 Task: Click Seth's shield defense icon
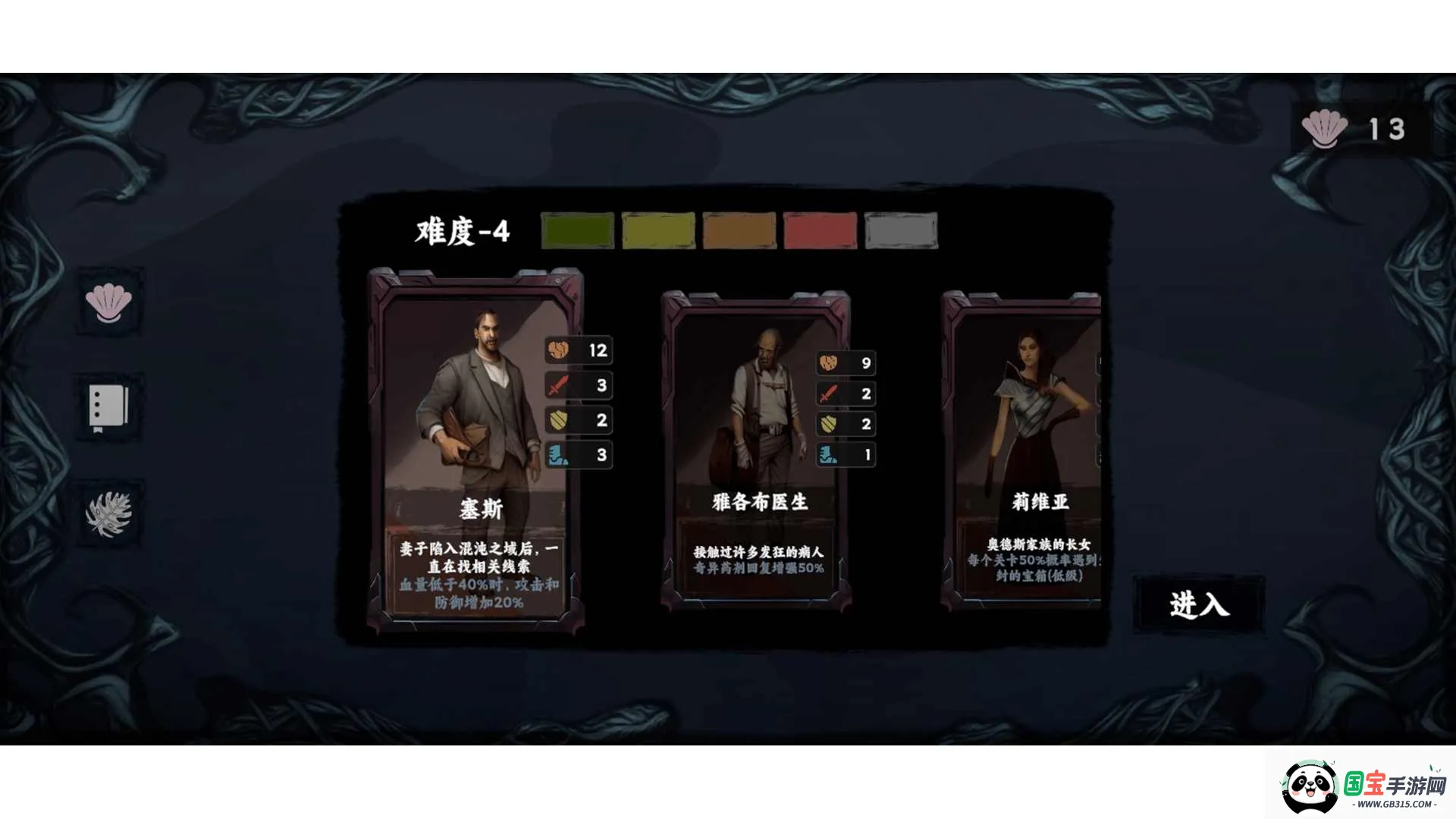(559, 420)
